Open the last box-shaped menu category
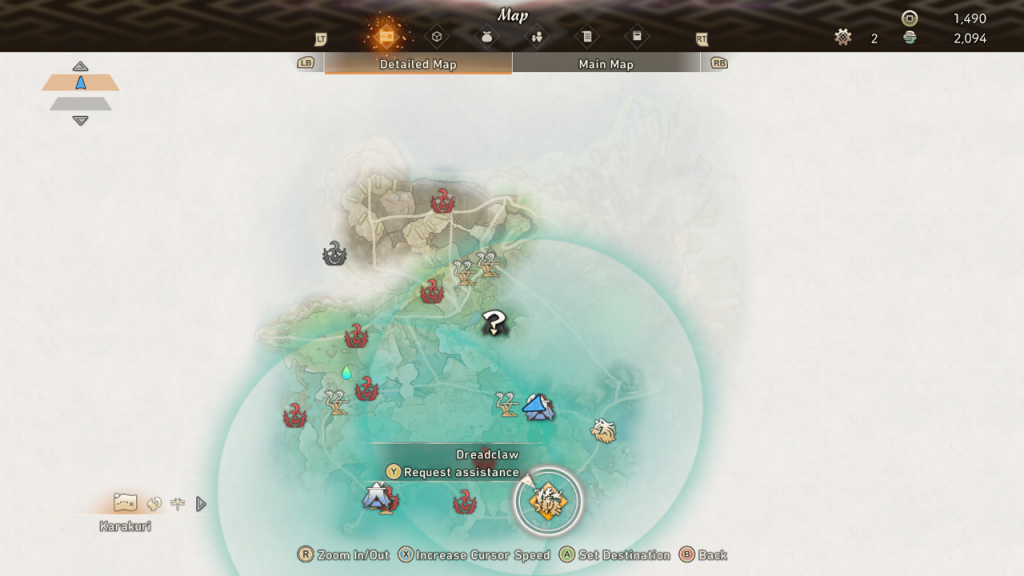Image resolution: width=1024 pixels, height=576 pixels. click(x=636, y=37)
